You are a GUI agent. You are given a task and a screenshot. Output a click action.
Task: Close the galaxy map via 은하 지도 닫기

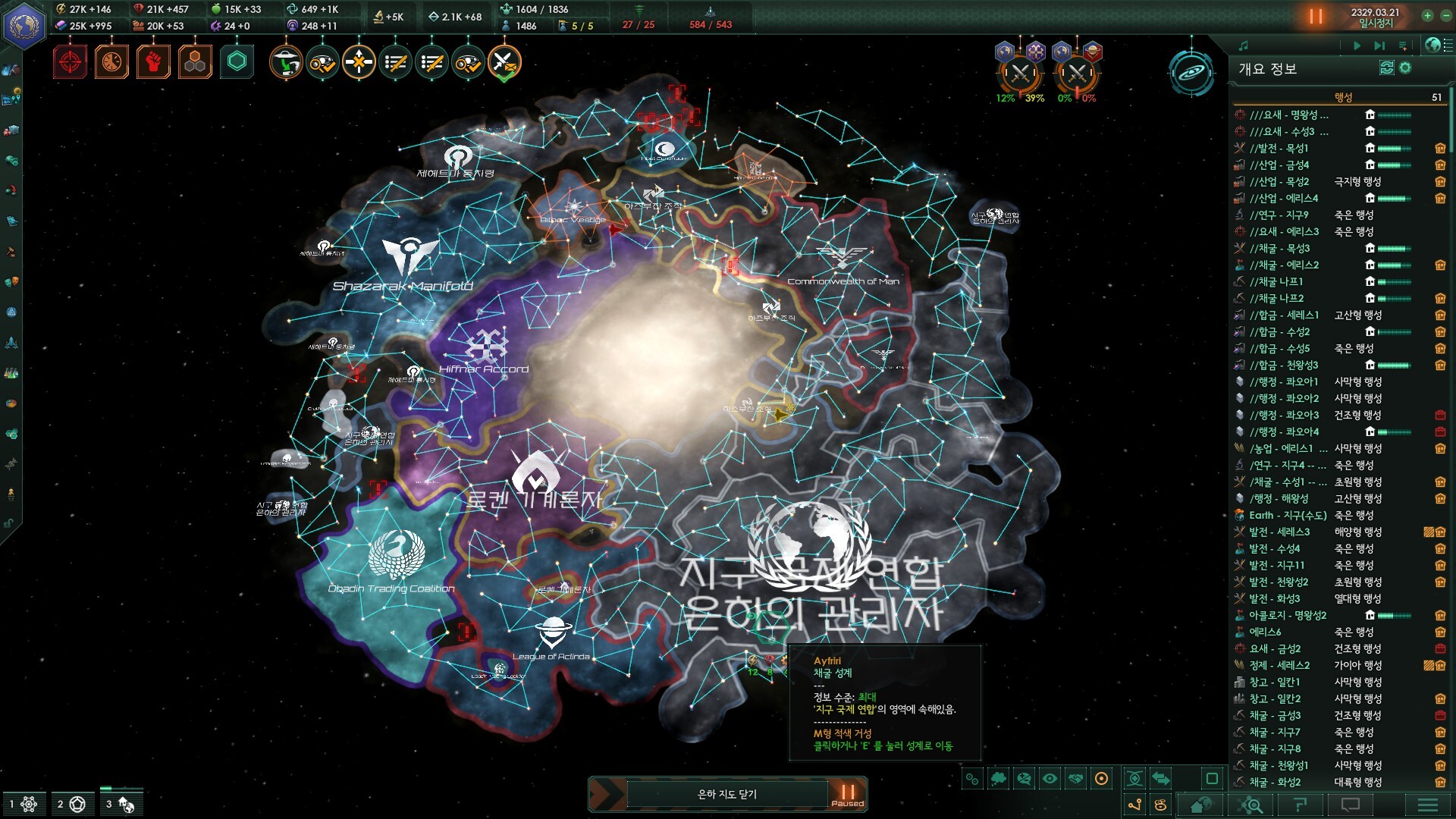pos(726,794)
